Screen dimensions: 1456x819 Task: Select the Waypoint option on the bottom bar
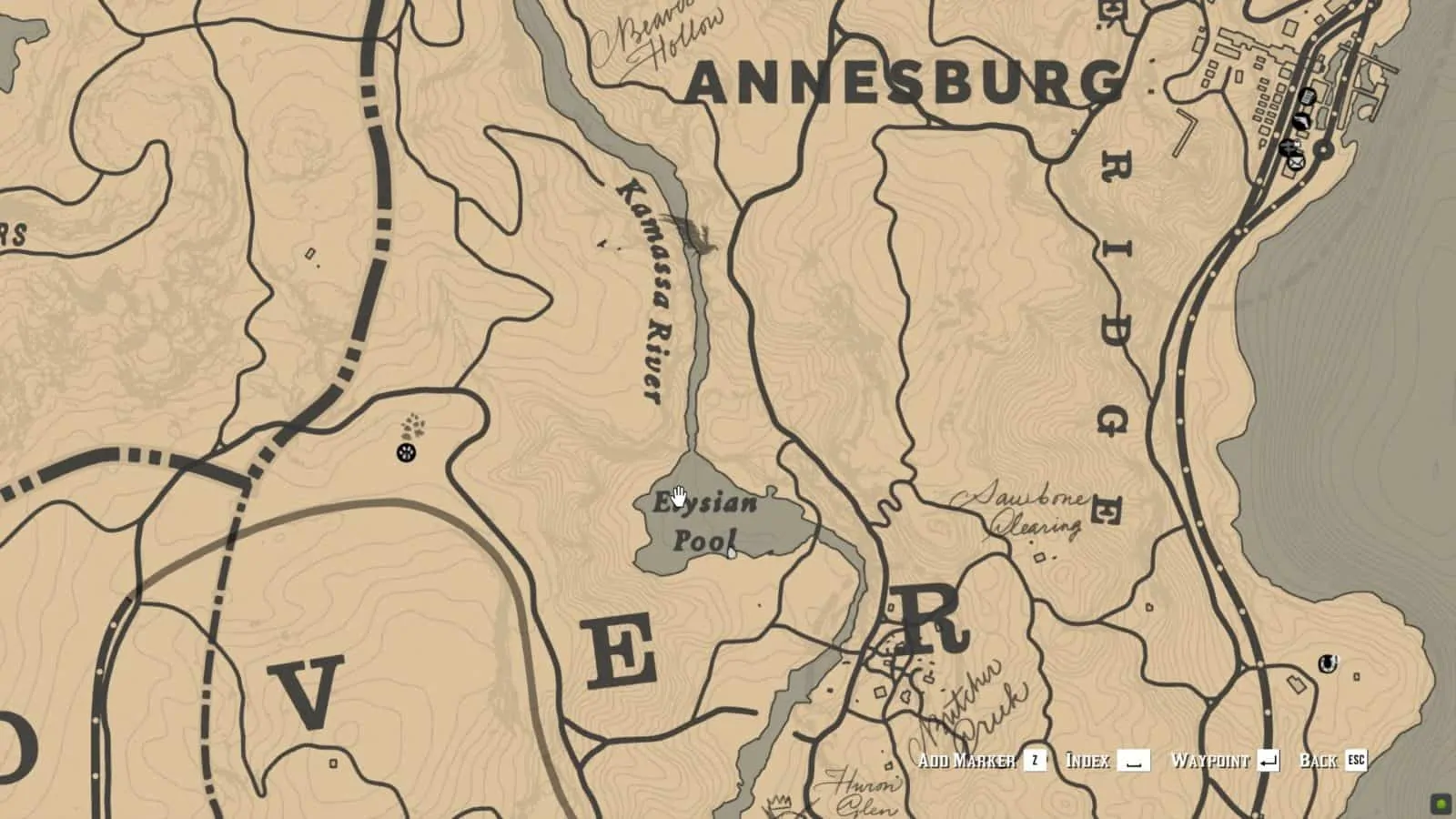click(1210, 760)
